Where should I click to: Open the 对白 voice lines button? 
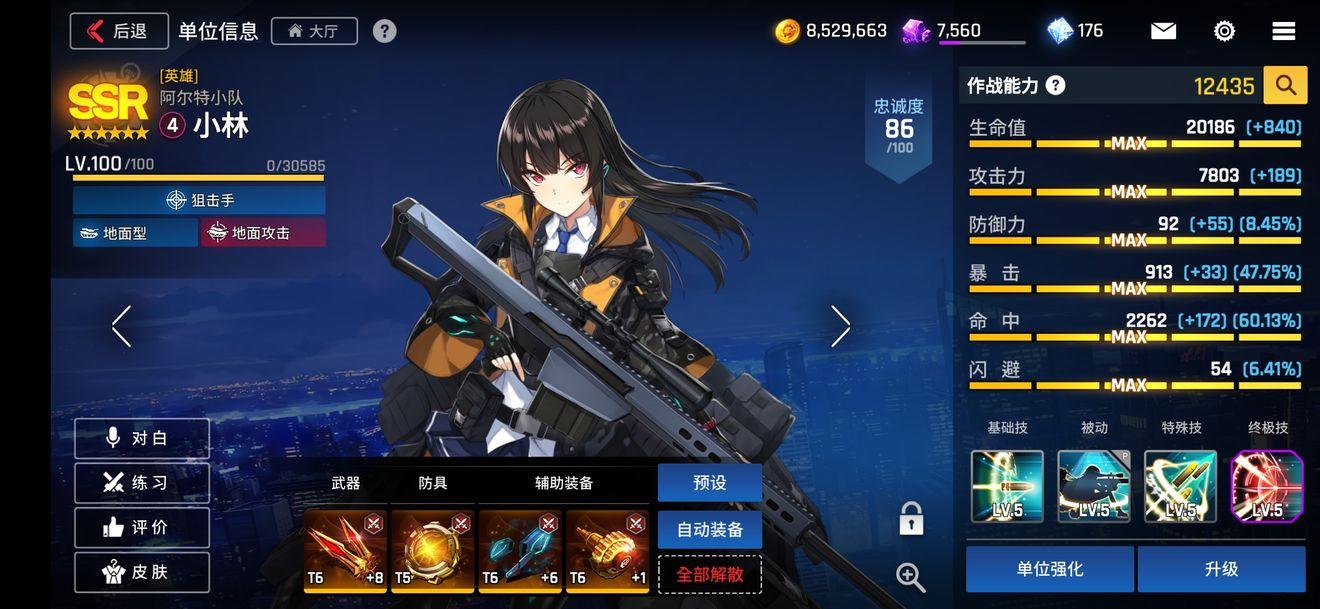coord(142,438)
